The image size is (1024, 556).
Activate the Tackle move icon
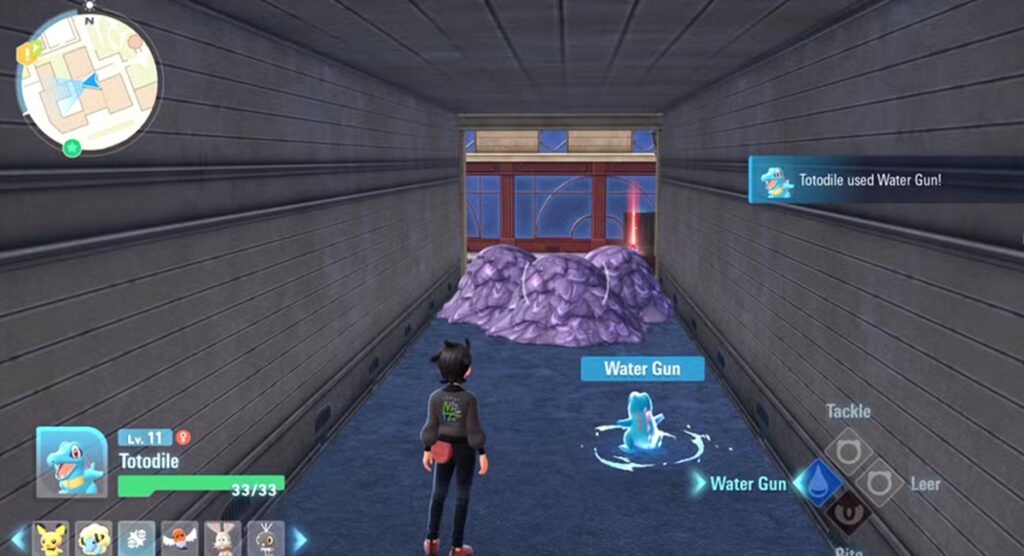click(848, 449)
